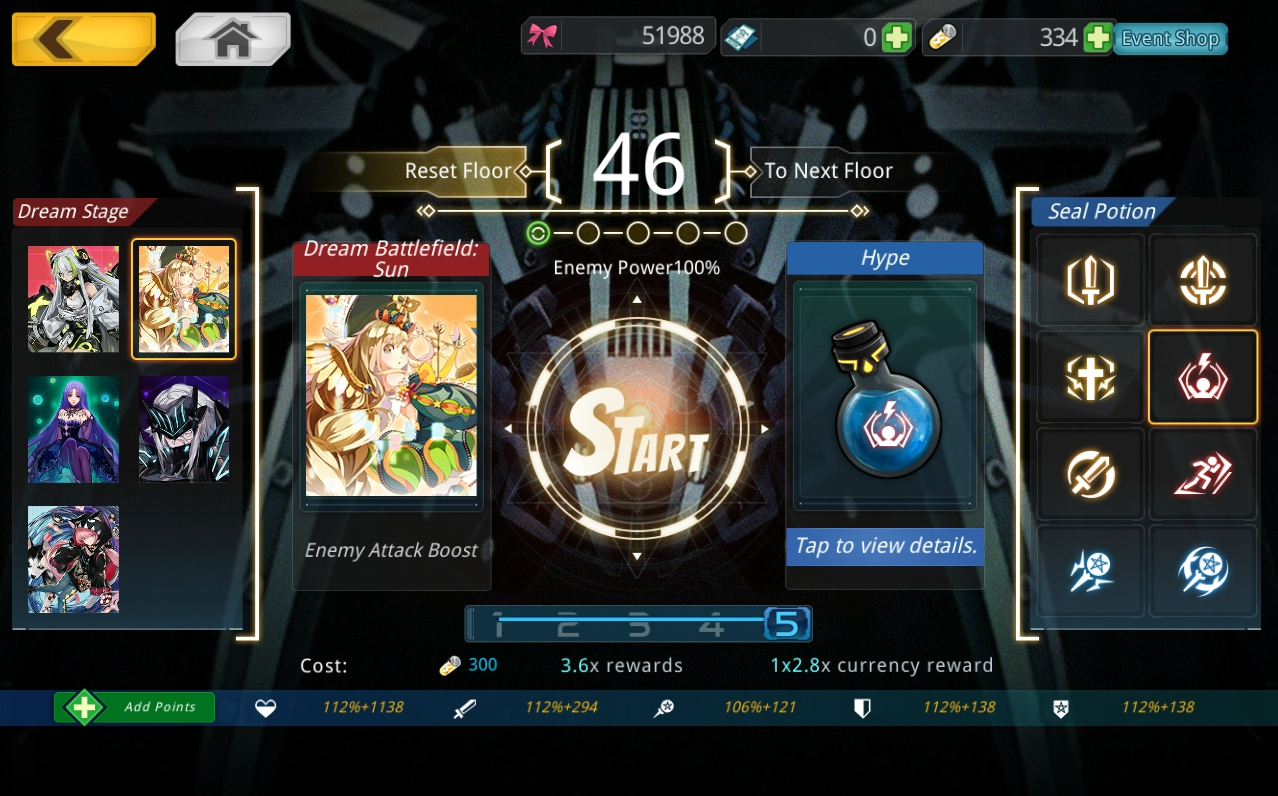Go back with the yellow arrow button
Viewport: 1278px width, 796px height.
[83, 39]
